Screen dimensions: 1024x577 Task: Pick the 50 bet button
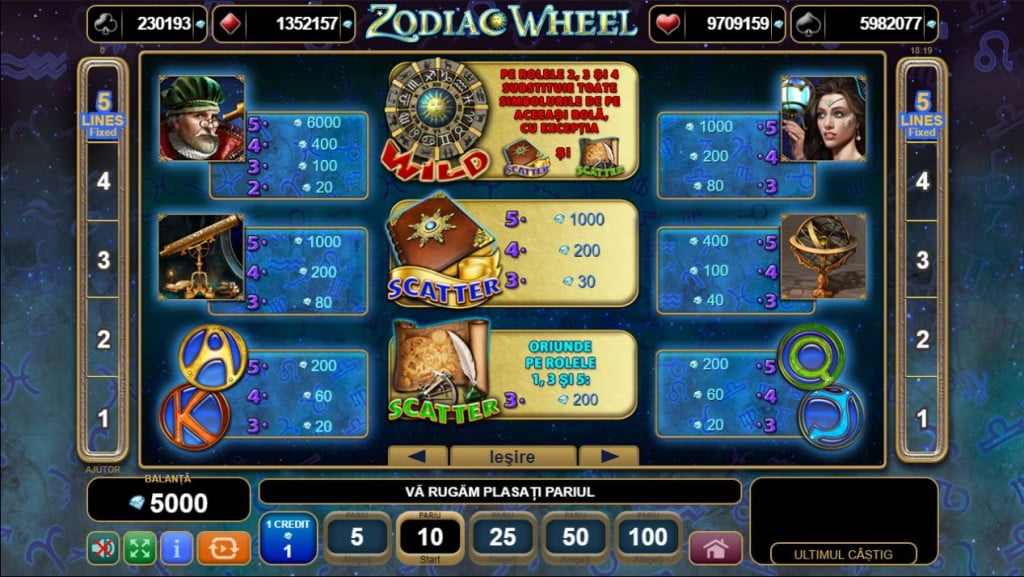tap(576, 538)
